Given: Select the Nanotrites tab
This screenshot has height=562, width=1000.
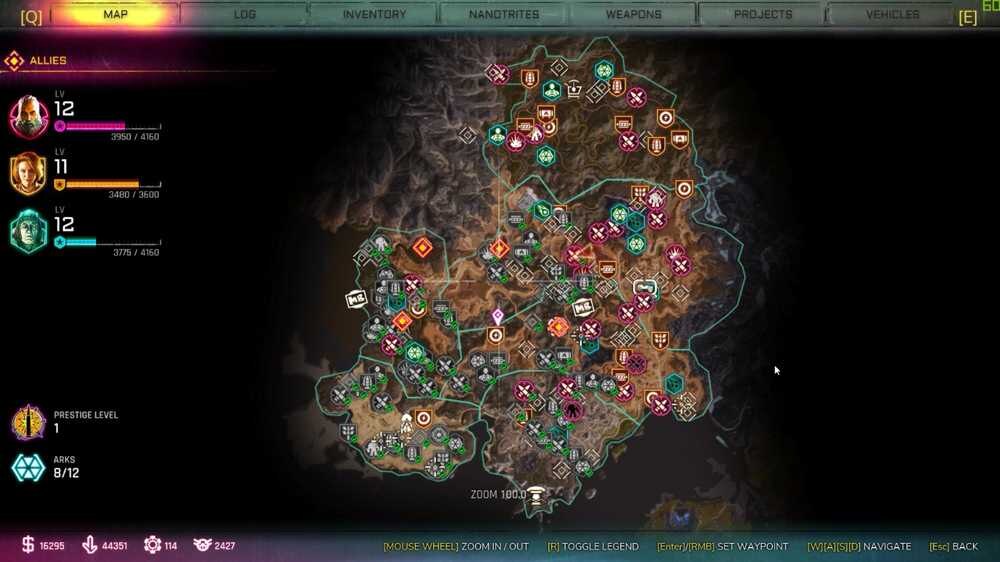Looking at the screenshot, I should pyautogui.click(x=504, y=15).
